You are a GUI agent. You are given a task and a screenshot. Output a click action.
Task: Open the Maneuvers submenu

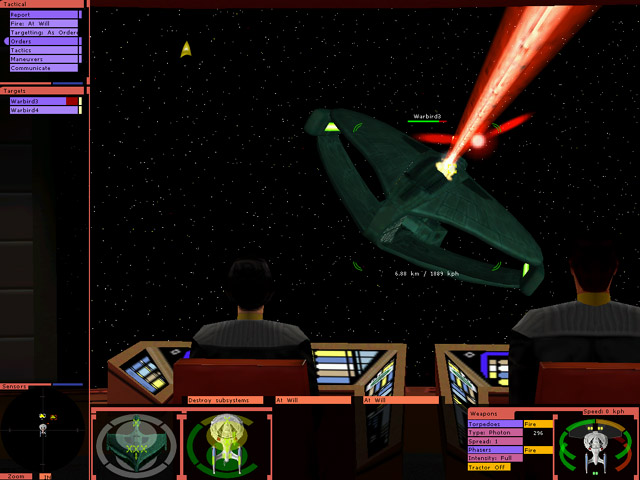[x=42, y=59]
